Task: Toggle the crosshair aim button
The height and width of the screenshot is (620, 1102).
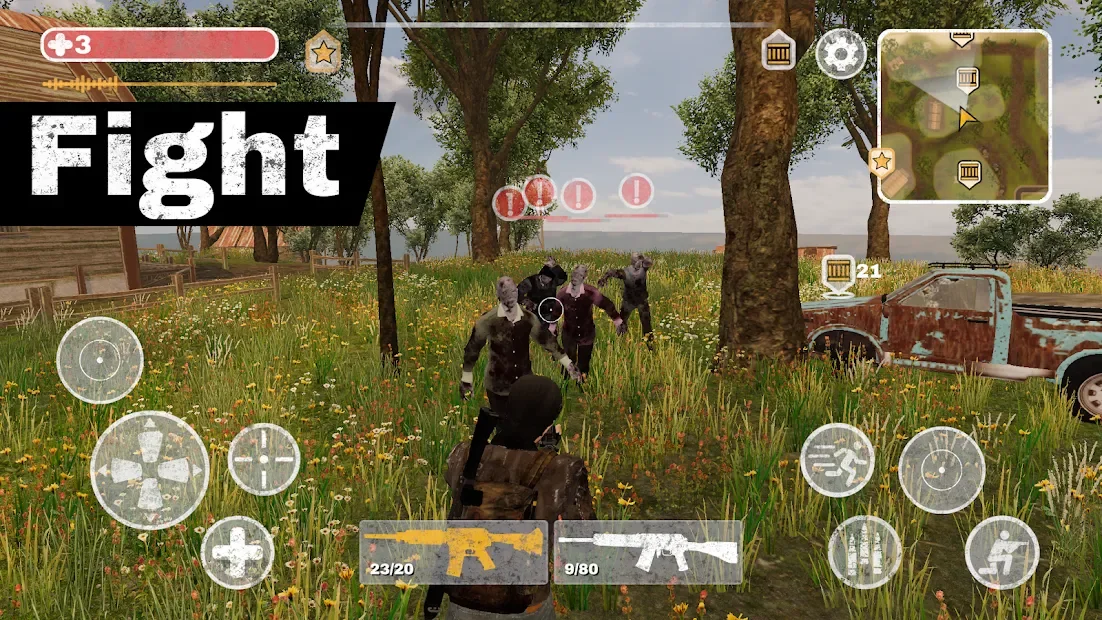Action: (x=264, y=459)
